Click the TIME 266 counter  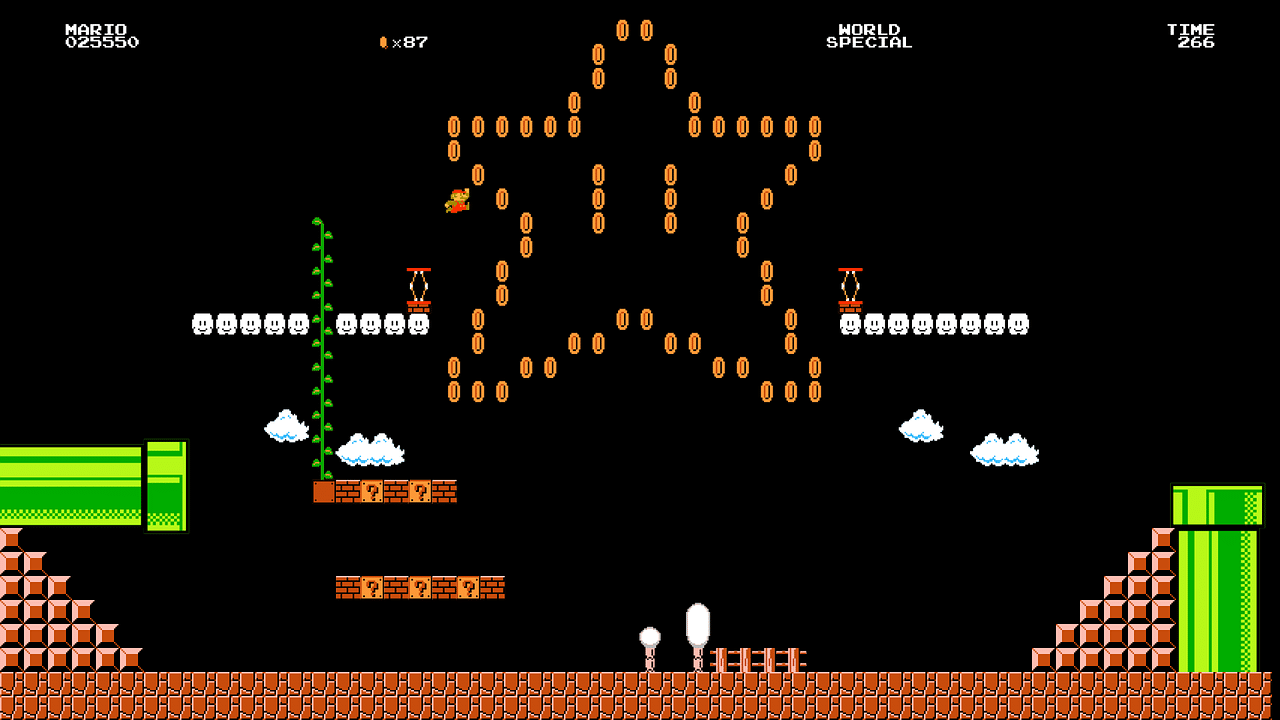point(1189,36)
